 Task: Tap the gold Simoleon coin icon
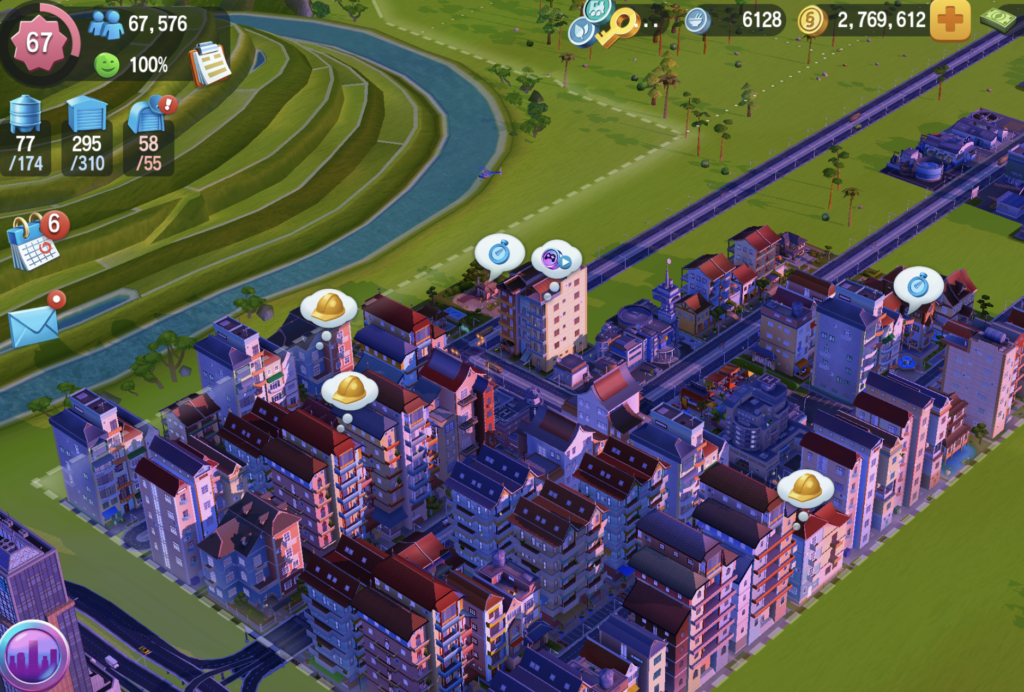tap(811, 20)
